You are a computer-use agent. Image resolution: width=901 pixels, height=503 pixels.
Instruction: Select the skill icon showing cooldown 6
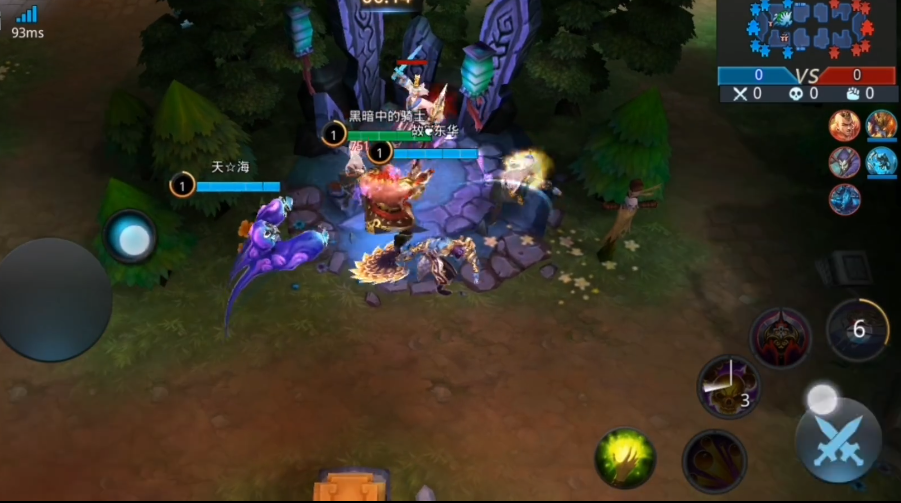coord(858,330)
